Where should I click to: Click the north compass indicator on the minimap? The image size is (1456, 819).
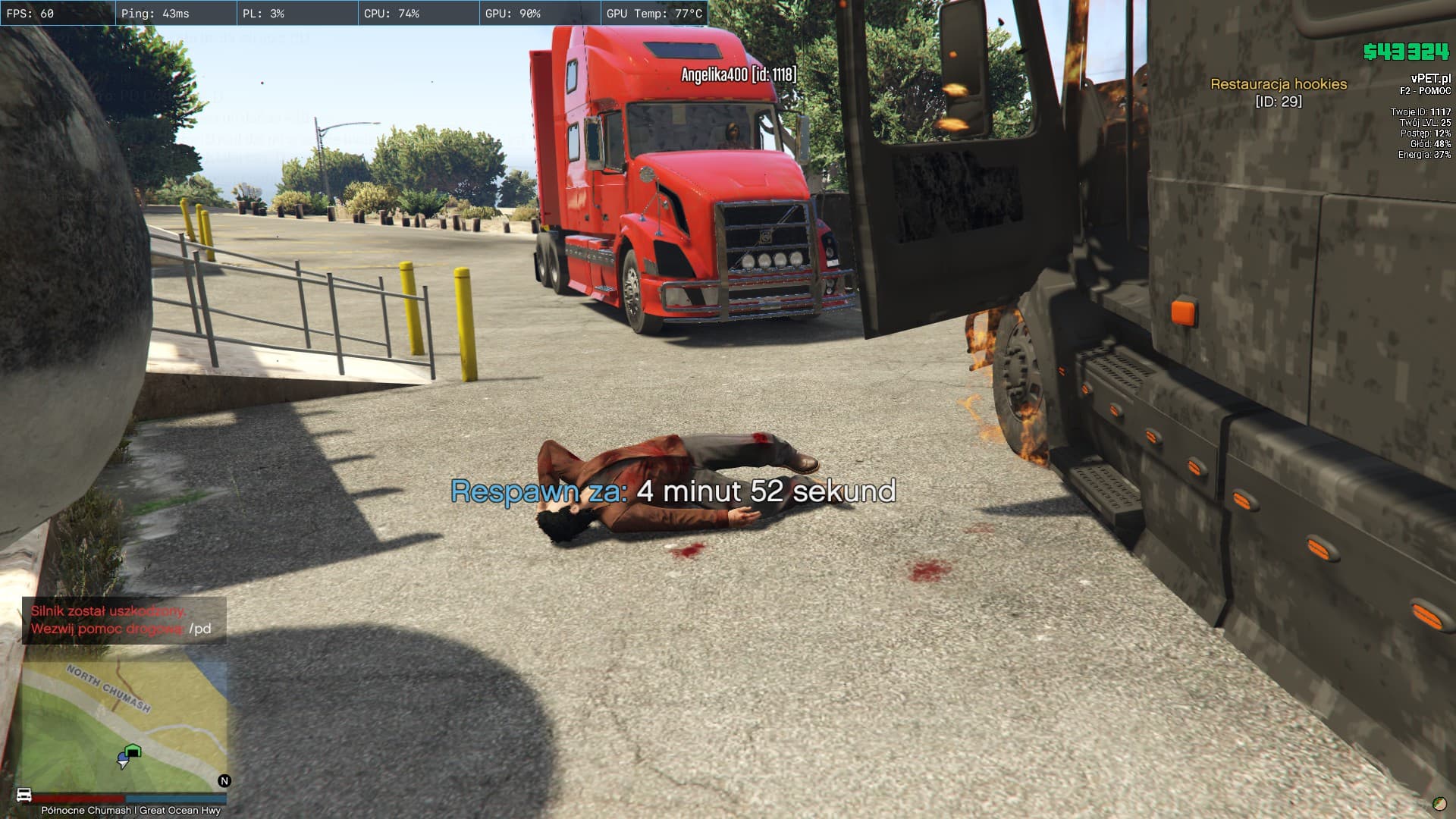point(224,780)
